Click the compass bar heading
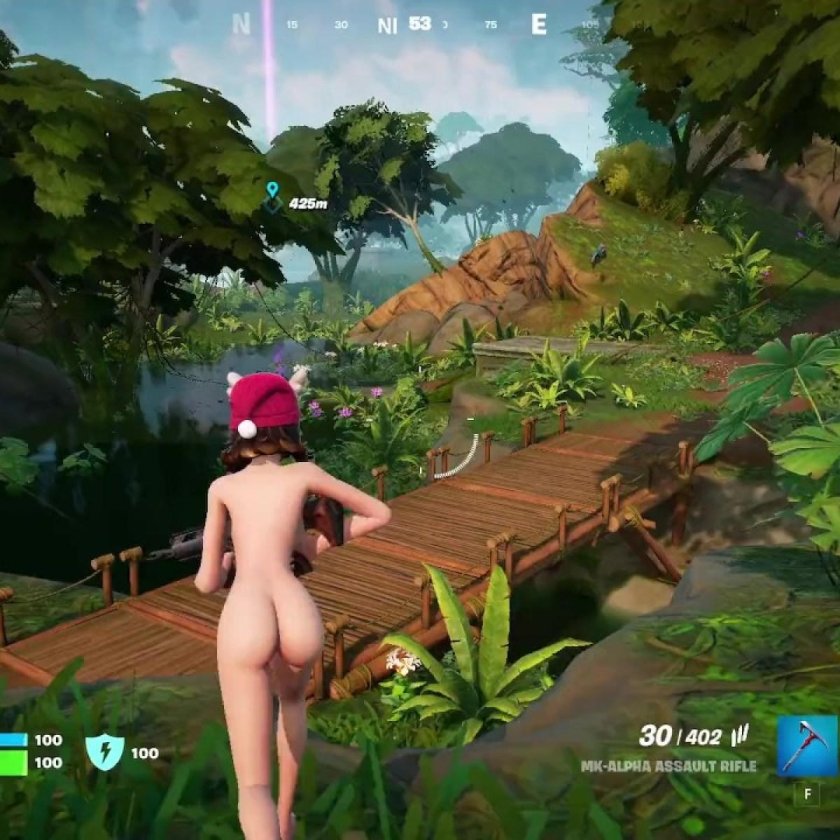Viewport: 840px width, 840px height. pos(419,23)
